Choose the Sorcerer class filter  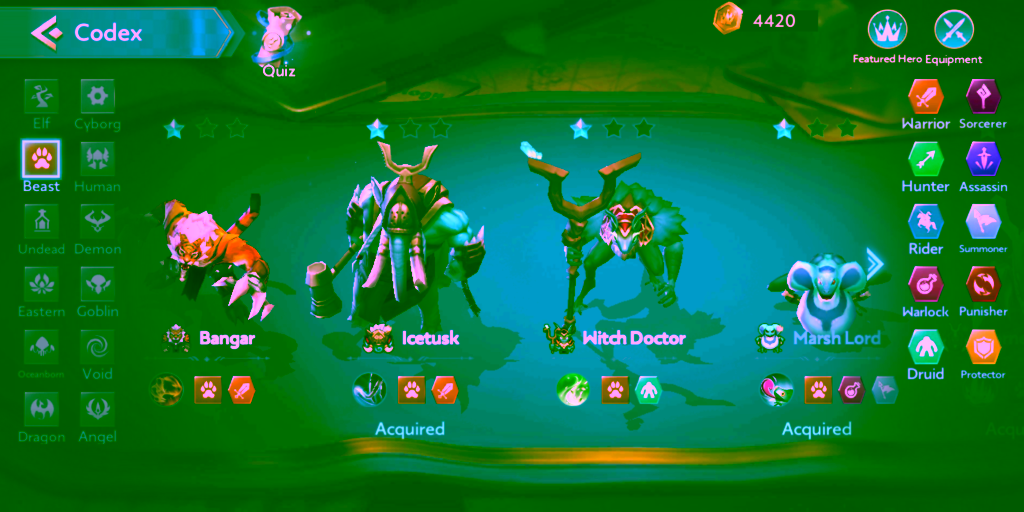click(x=983, y=98)
